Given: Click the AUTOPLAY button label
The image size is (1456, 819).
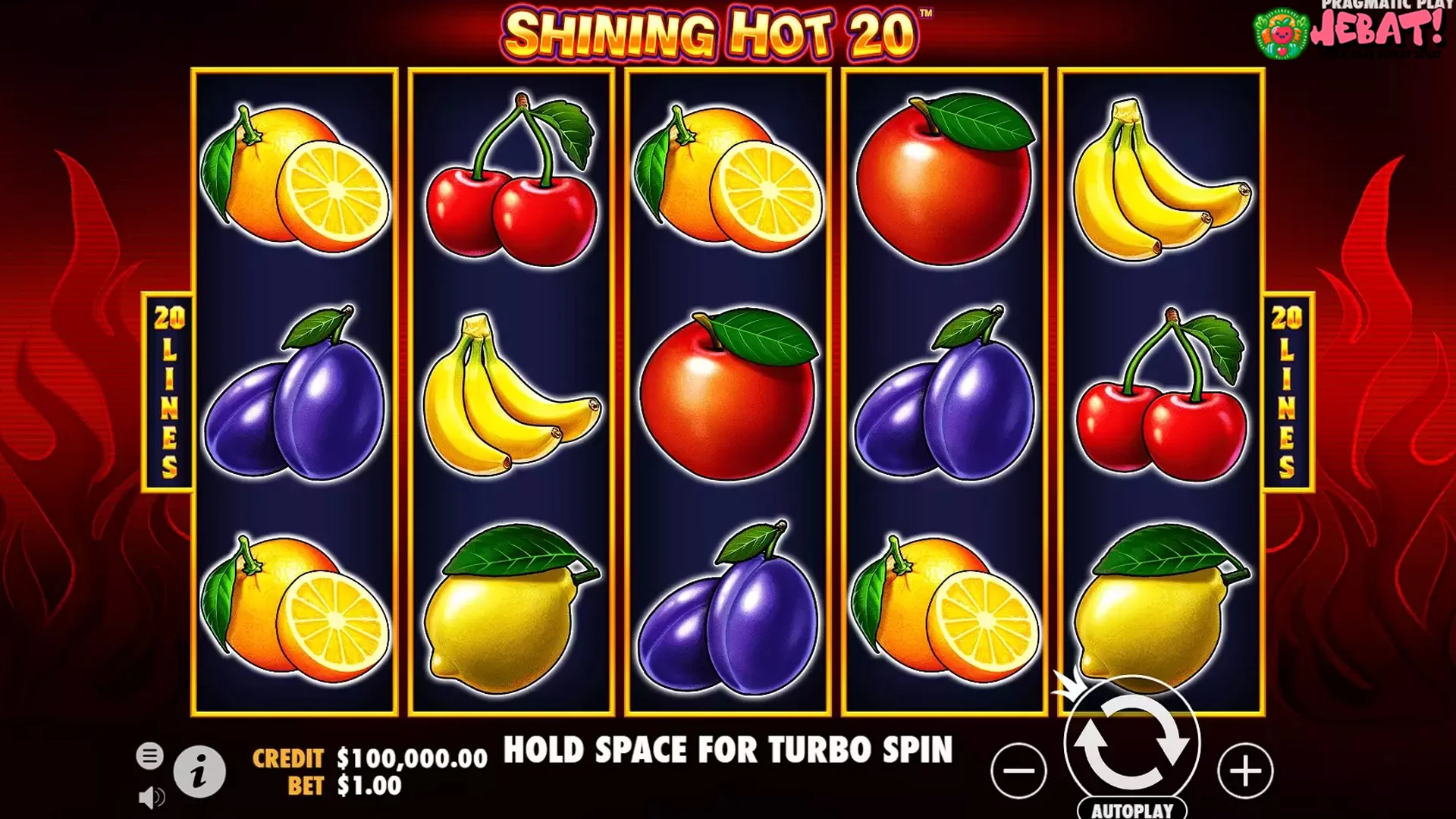Looking at the screenshot, I should pos(1134,807).
